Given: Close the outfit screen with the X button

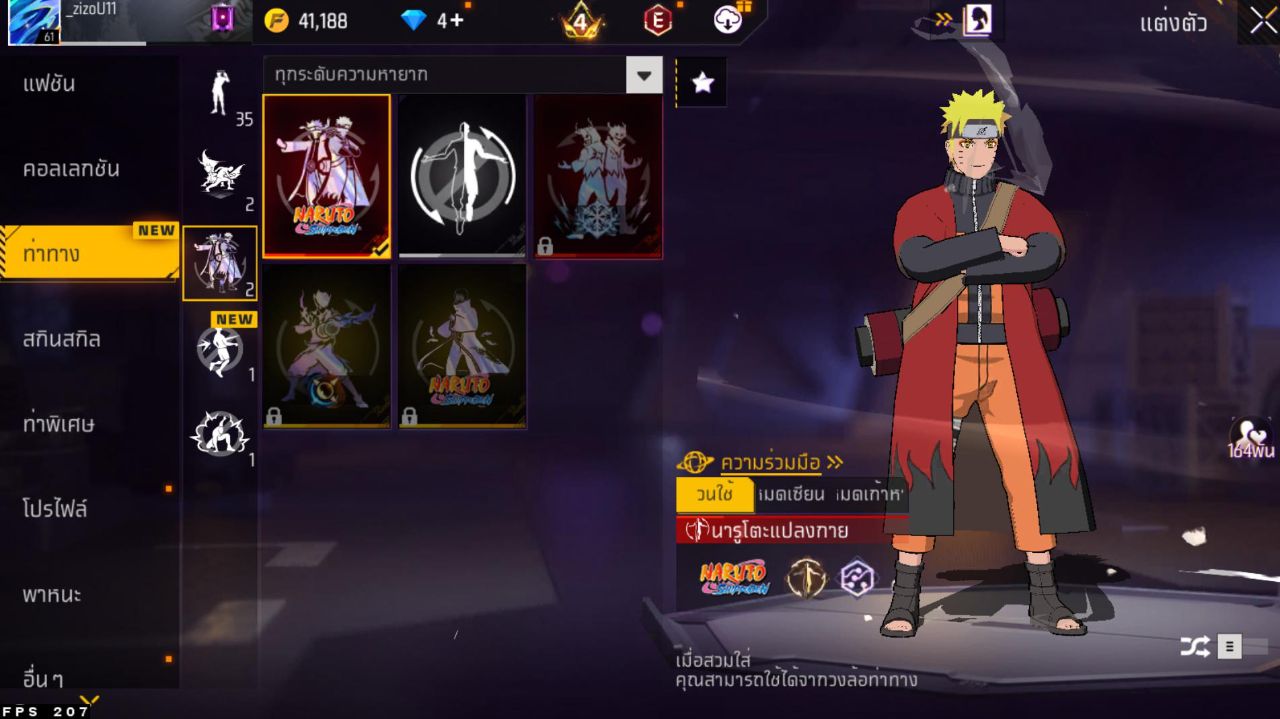Looking at the screenshot, I should pos(1258,22).
